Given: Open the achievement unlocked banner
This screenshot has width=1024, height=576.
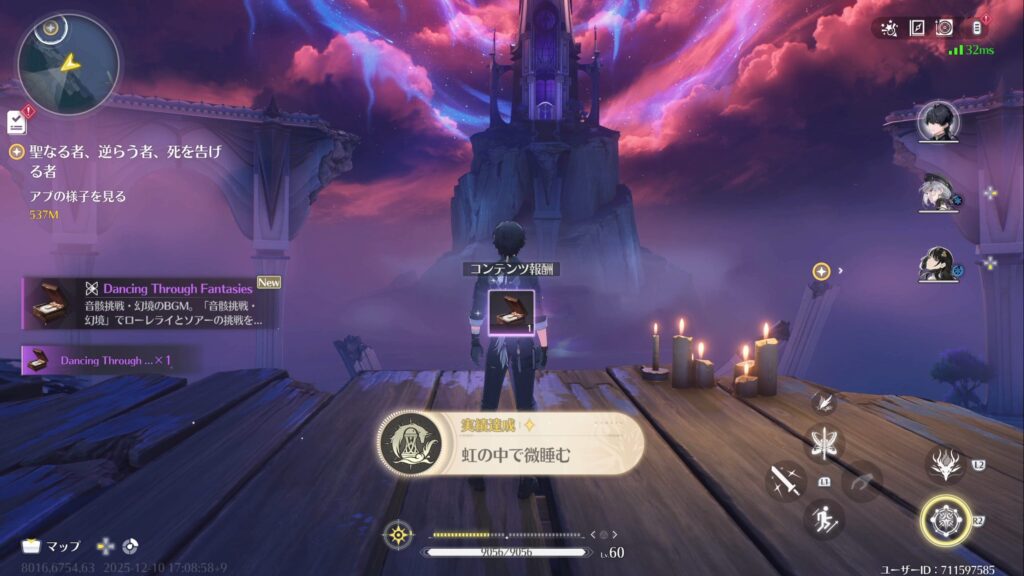Looking at the screenshot, I should pyautogui.click(x=511, y=444).
